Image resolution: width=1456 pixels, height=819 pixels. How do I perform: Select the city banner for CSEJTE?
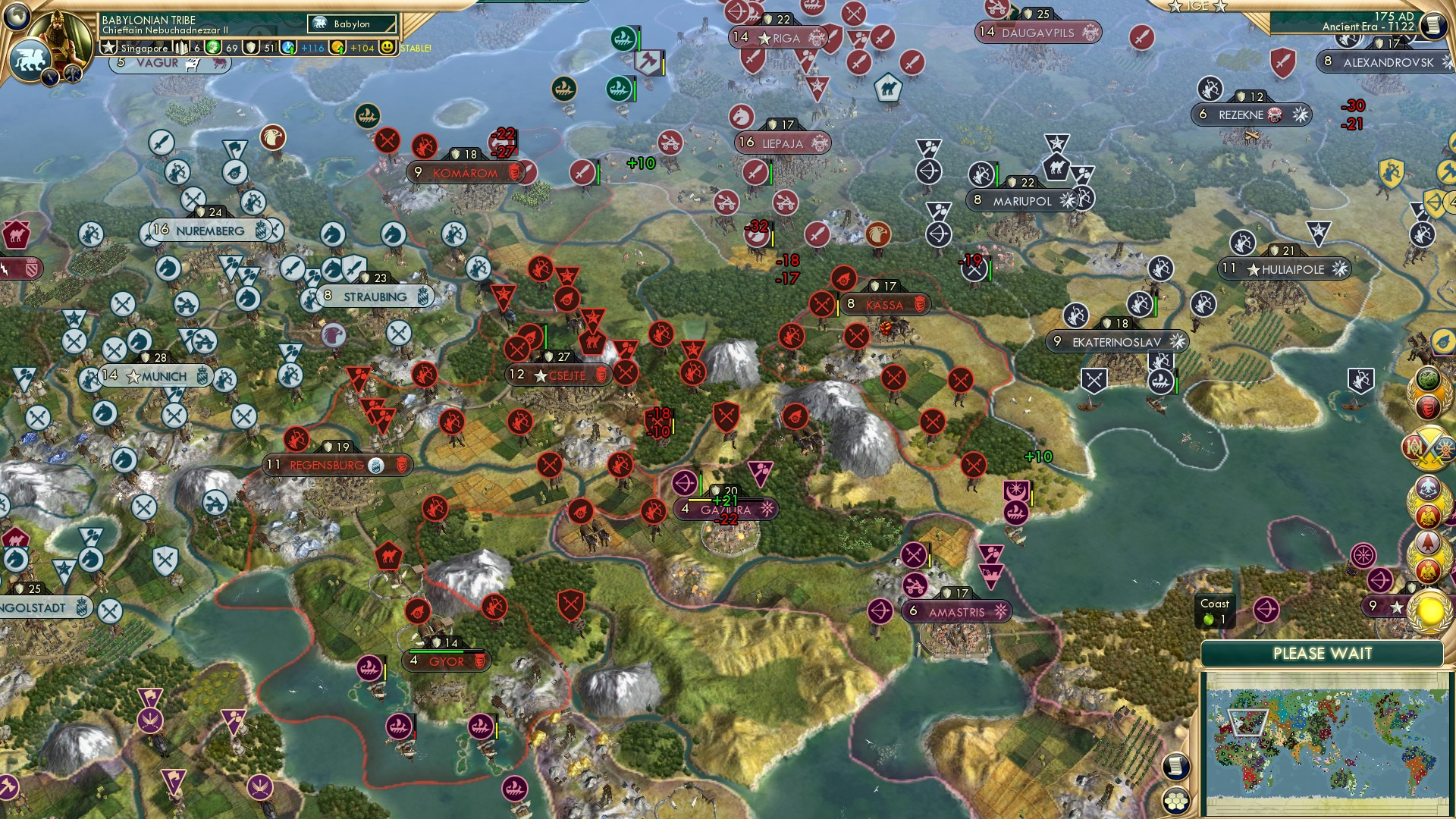pos(560,374)
